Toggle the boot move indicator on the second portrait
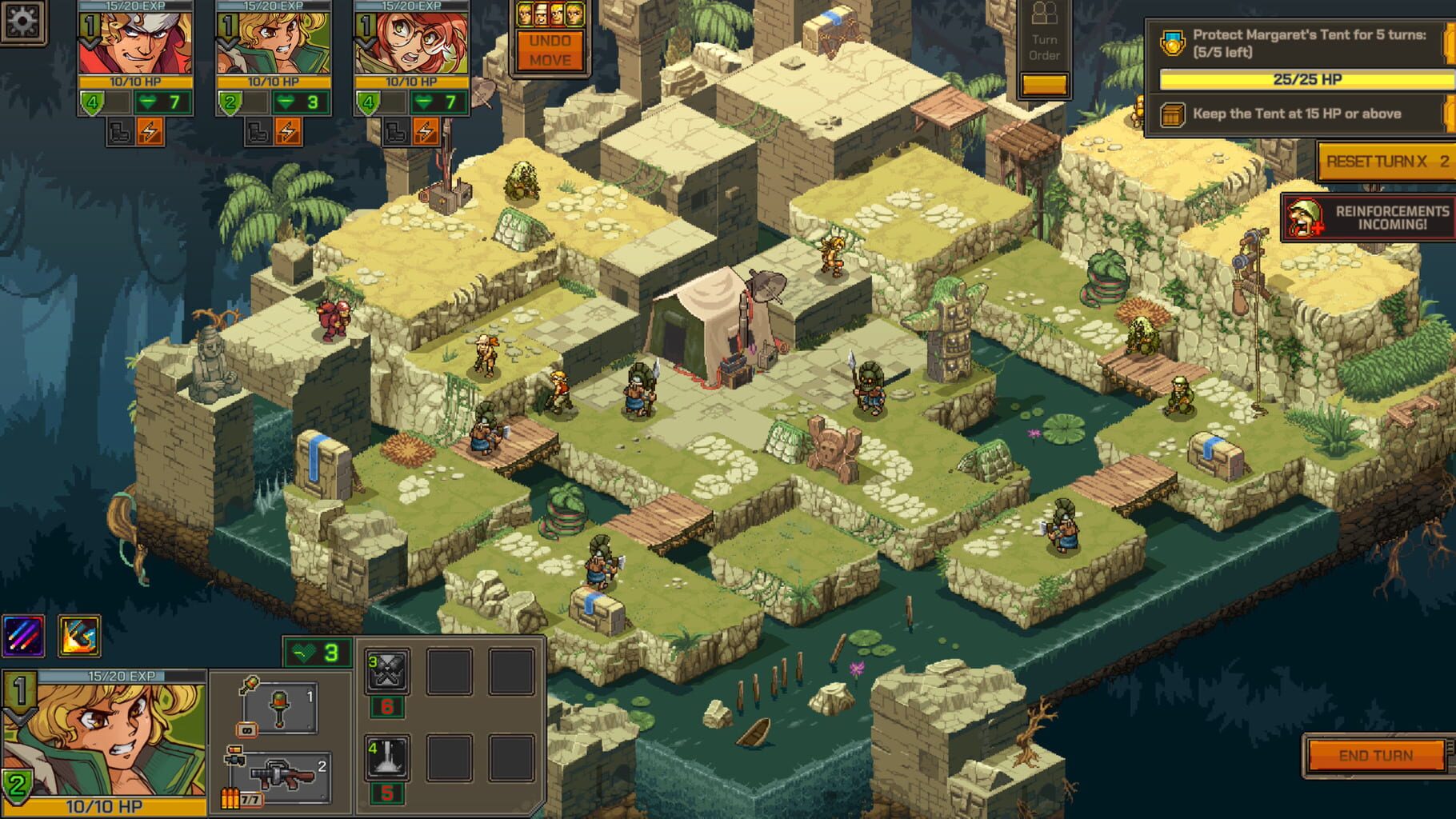This screenshot has width=1456, height=819. 258,130
